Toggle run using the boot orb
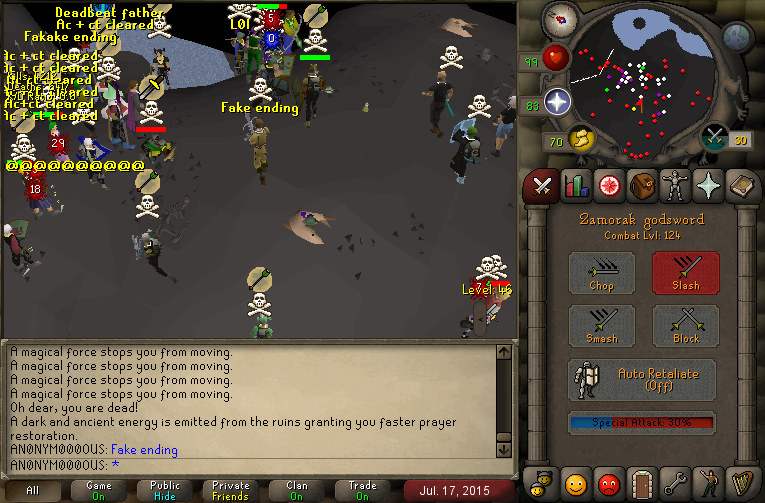 tap(578, 137)
